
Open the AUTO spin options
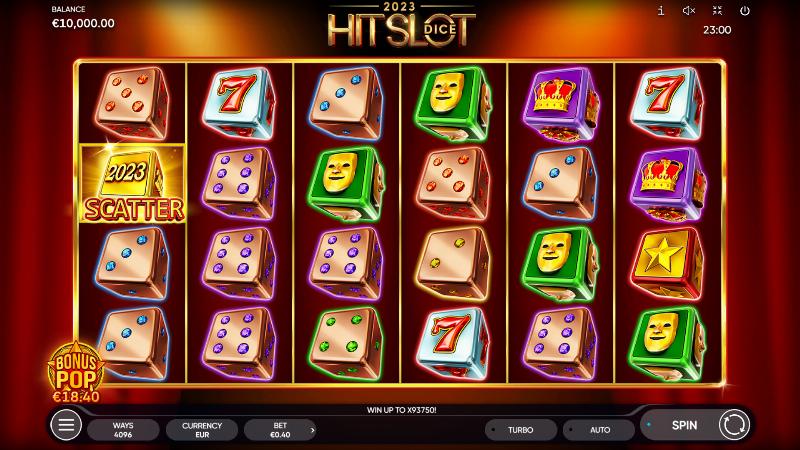point(599,430)
